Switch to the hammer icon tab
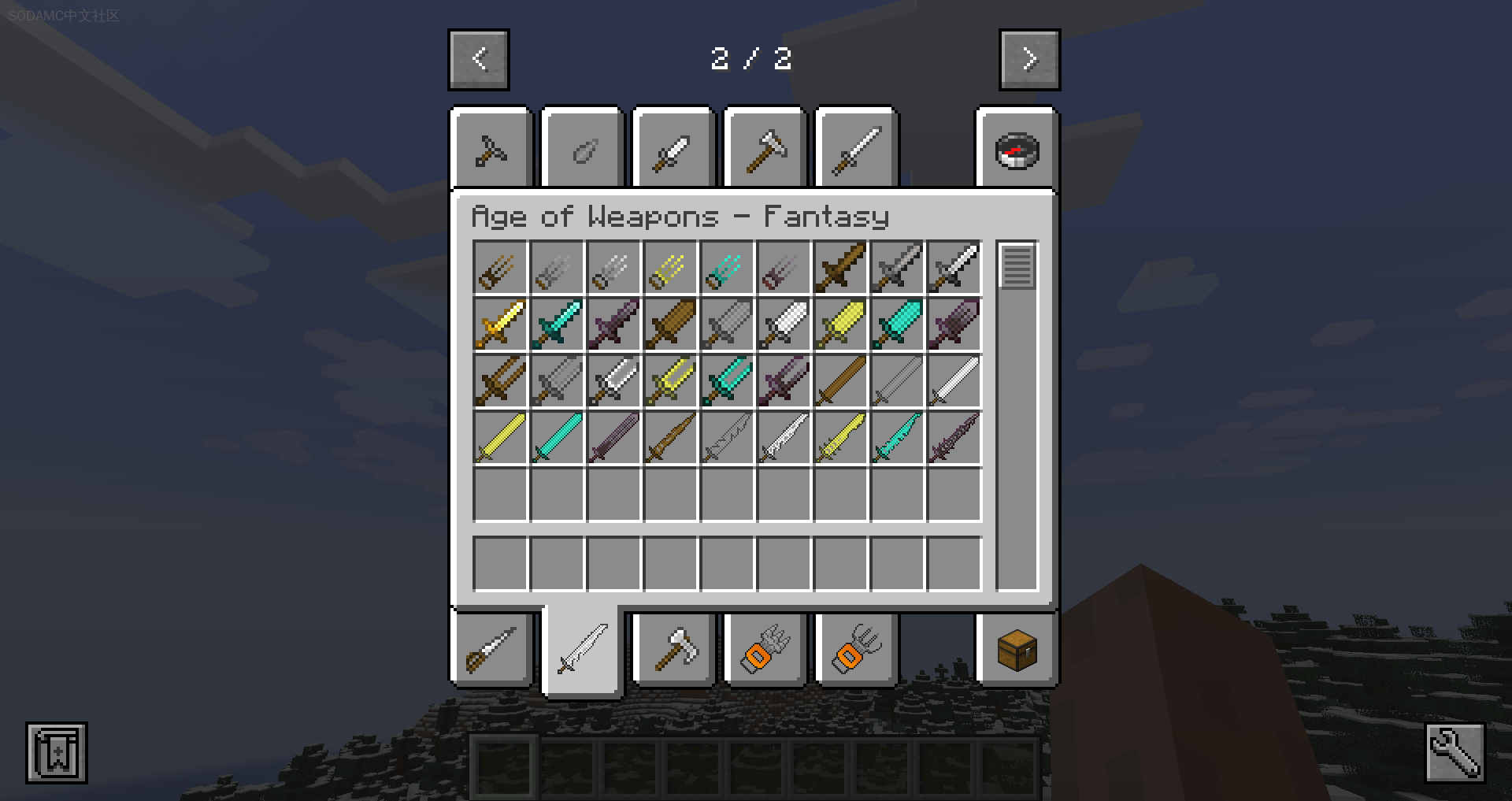This screenshot has height=801, width=1512. click(x=765, y=150)
